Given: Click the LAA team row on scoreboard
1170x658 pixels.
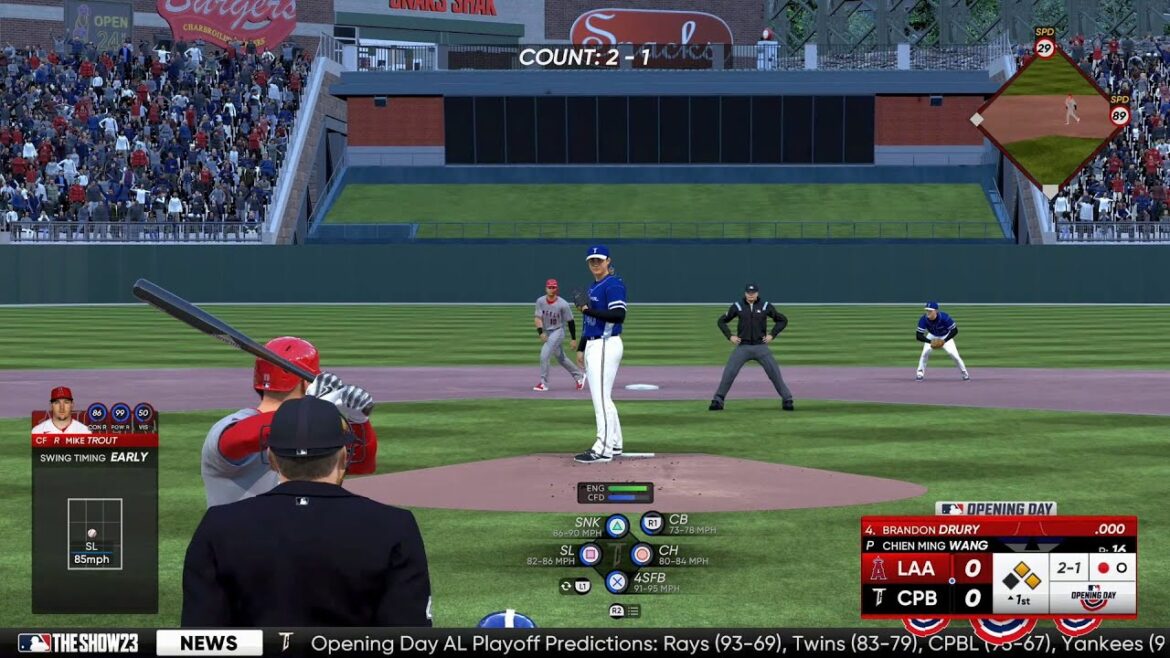Looking at the screenshot, I should [926, 569].
